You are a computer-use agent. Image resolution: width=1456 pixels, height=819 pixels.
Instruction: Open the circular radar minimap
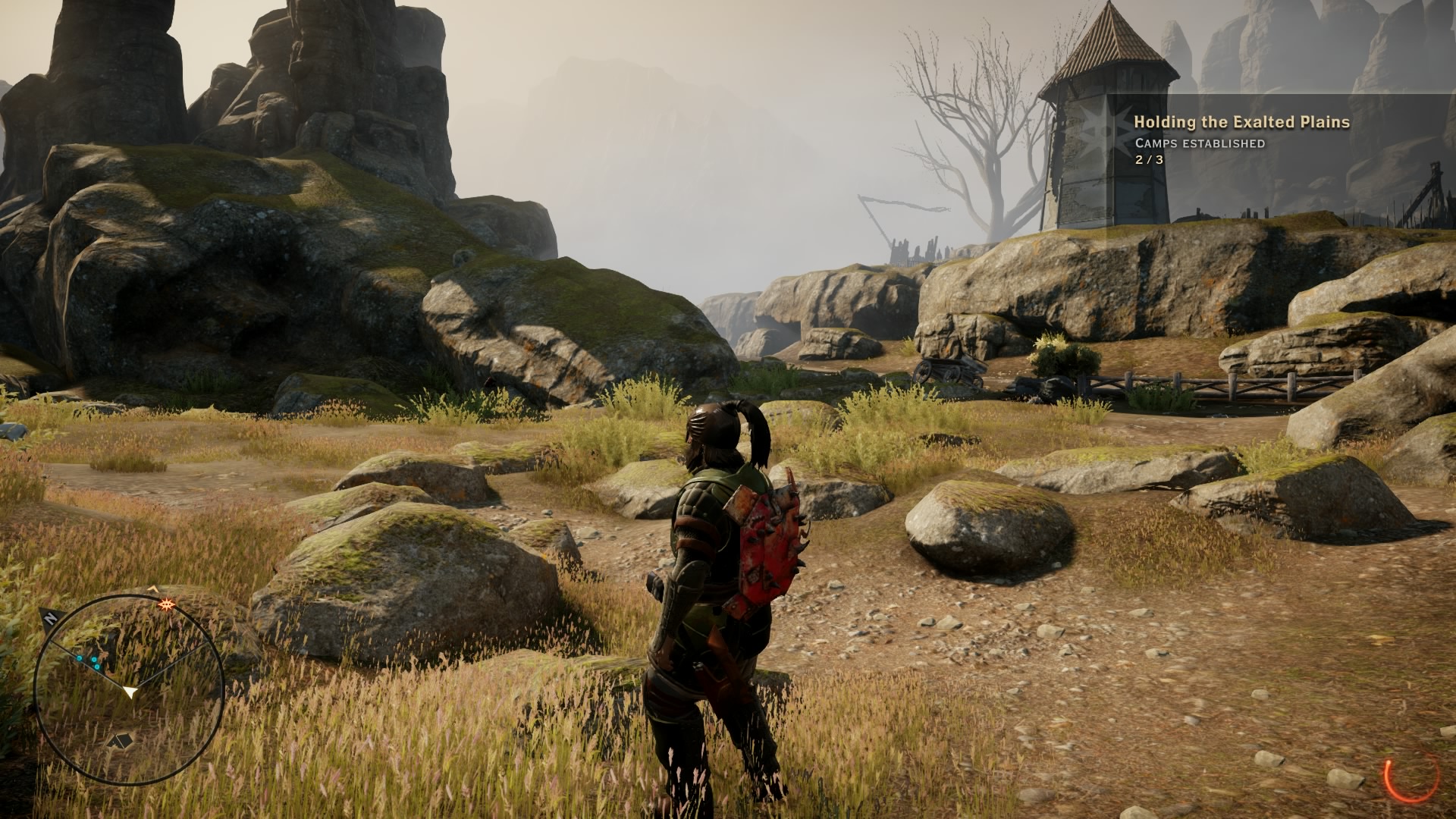click(x=130, y=688)
